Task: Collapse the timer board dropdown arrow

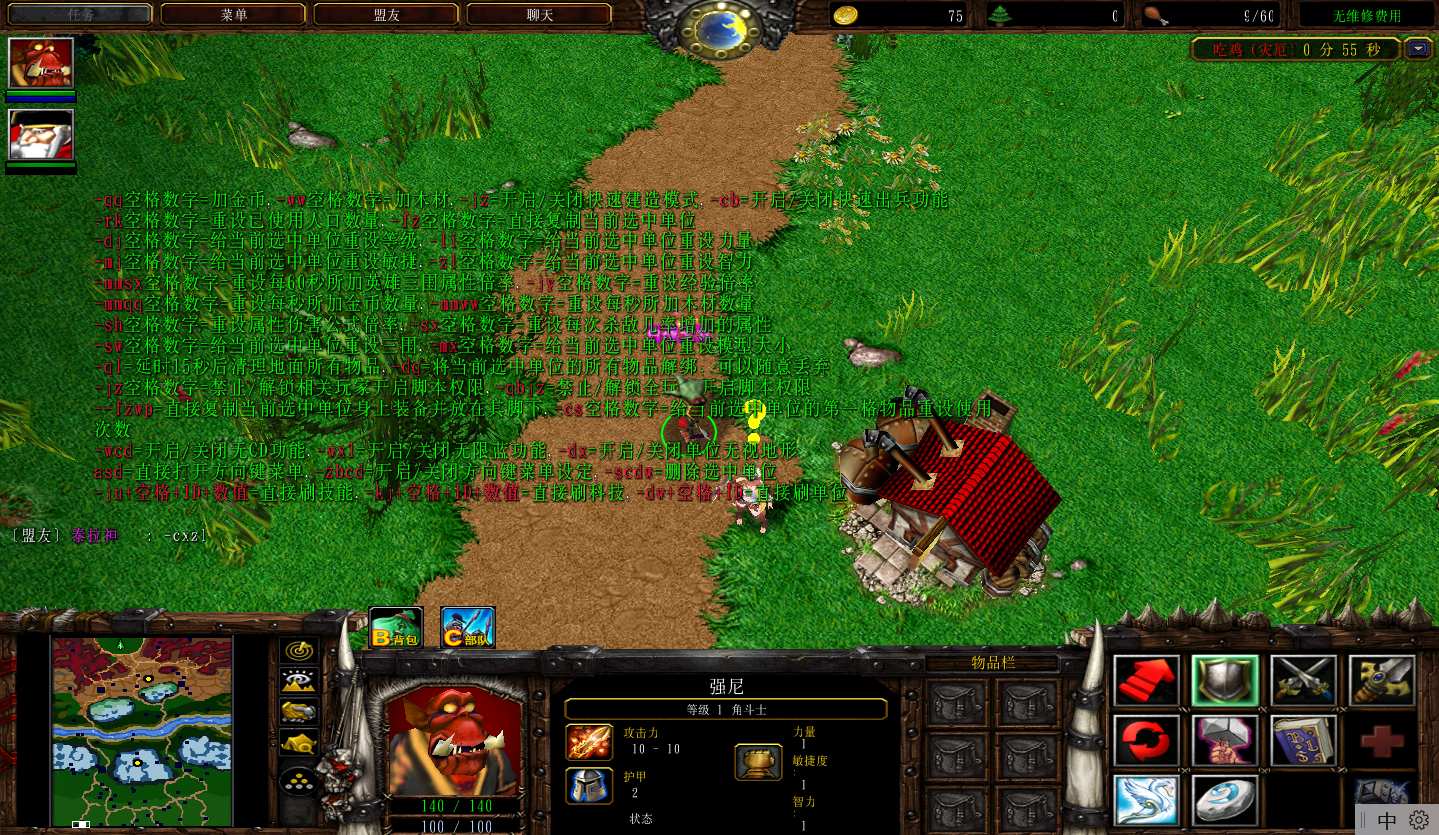Action: pos(1418,48)
